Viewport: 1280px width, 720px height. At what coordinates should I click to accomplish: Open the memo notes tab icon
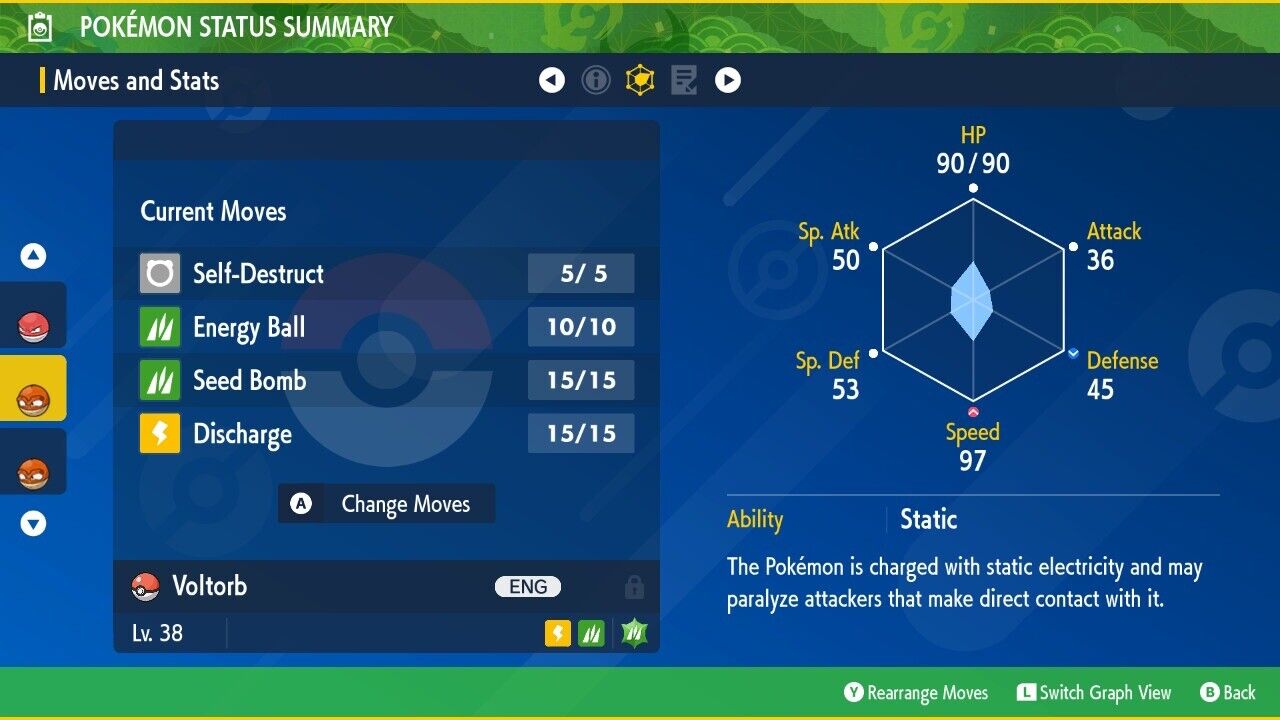[x=684, y=80]
